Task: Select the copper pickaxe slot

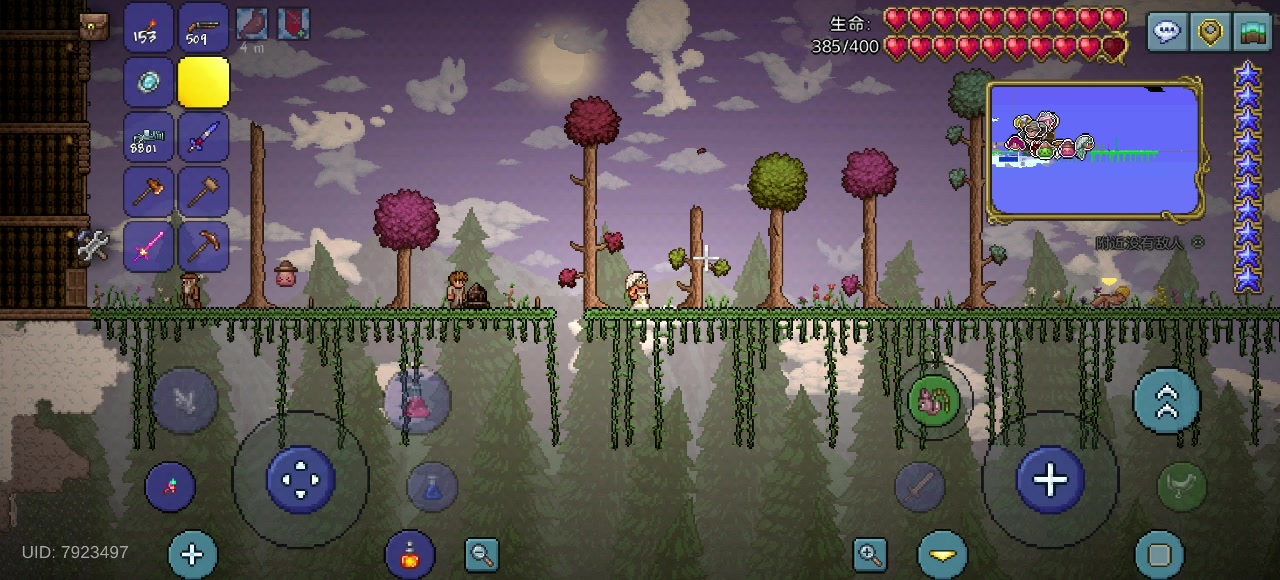Action: 203,246
